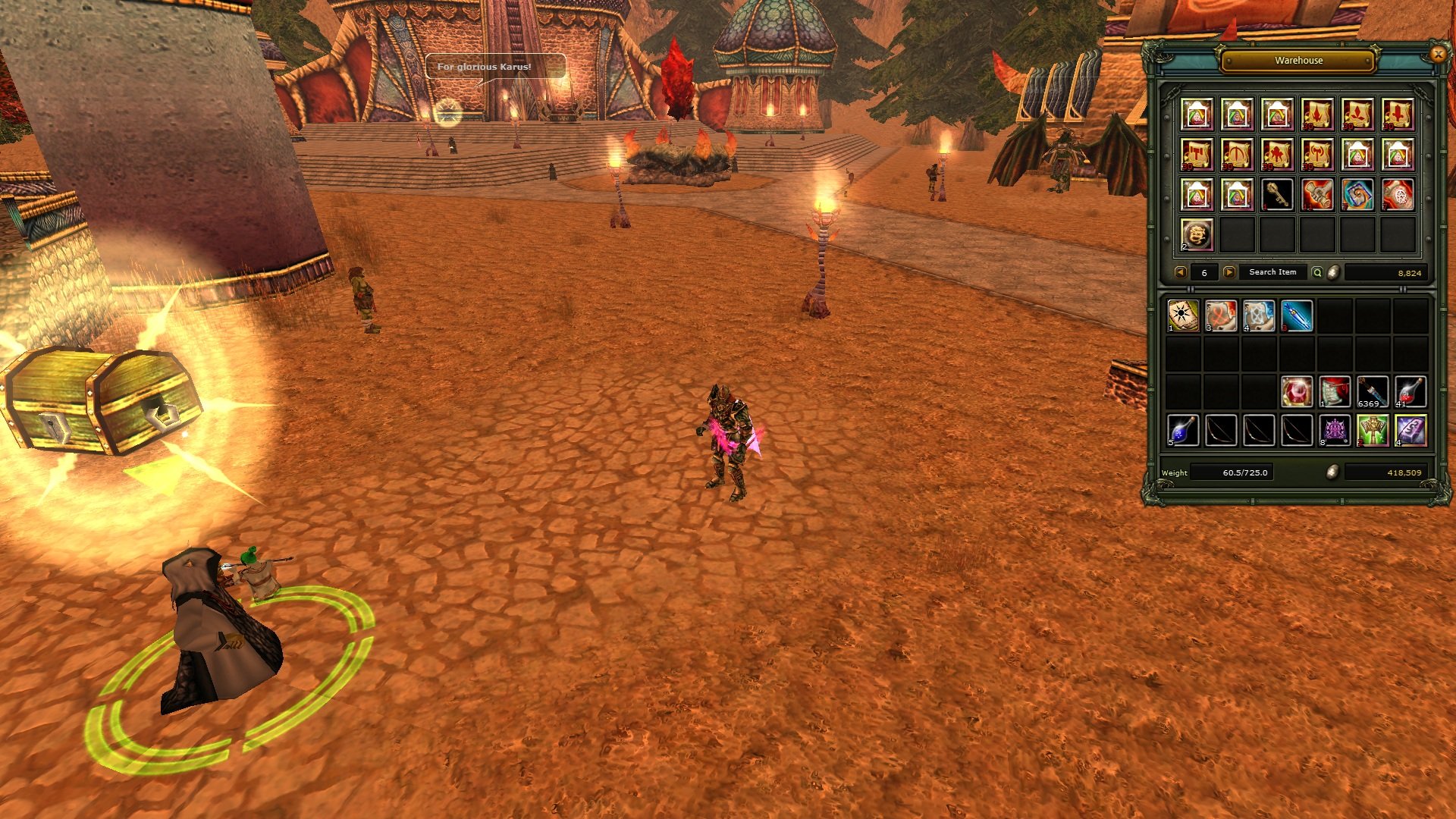Image resolution: width=1456 pixels, height=819 pixels.
Task: Select the red gem in the inventory
Action: tap(1297, 392)
